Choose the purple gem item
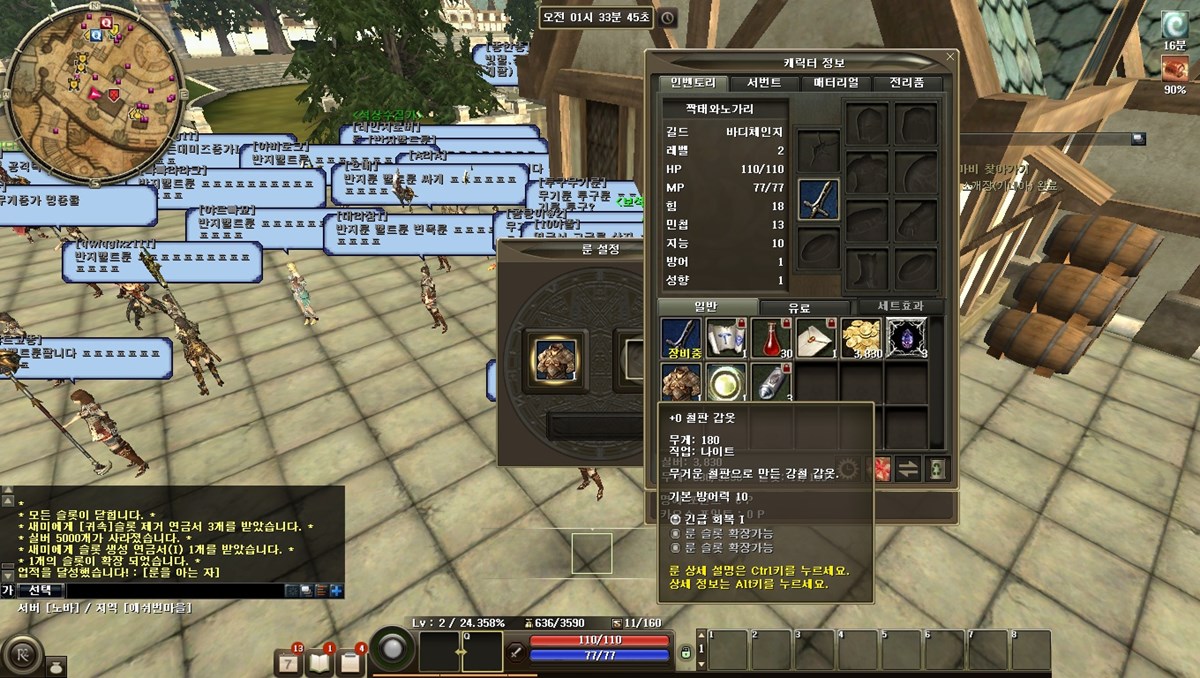Viewport: 1200px width, 678px height. coord(906,338)
